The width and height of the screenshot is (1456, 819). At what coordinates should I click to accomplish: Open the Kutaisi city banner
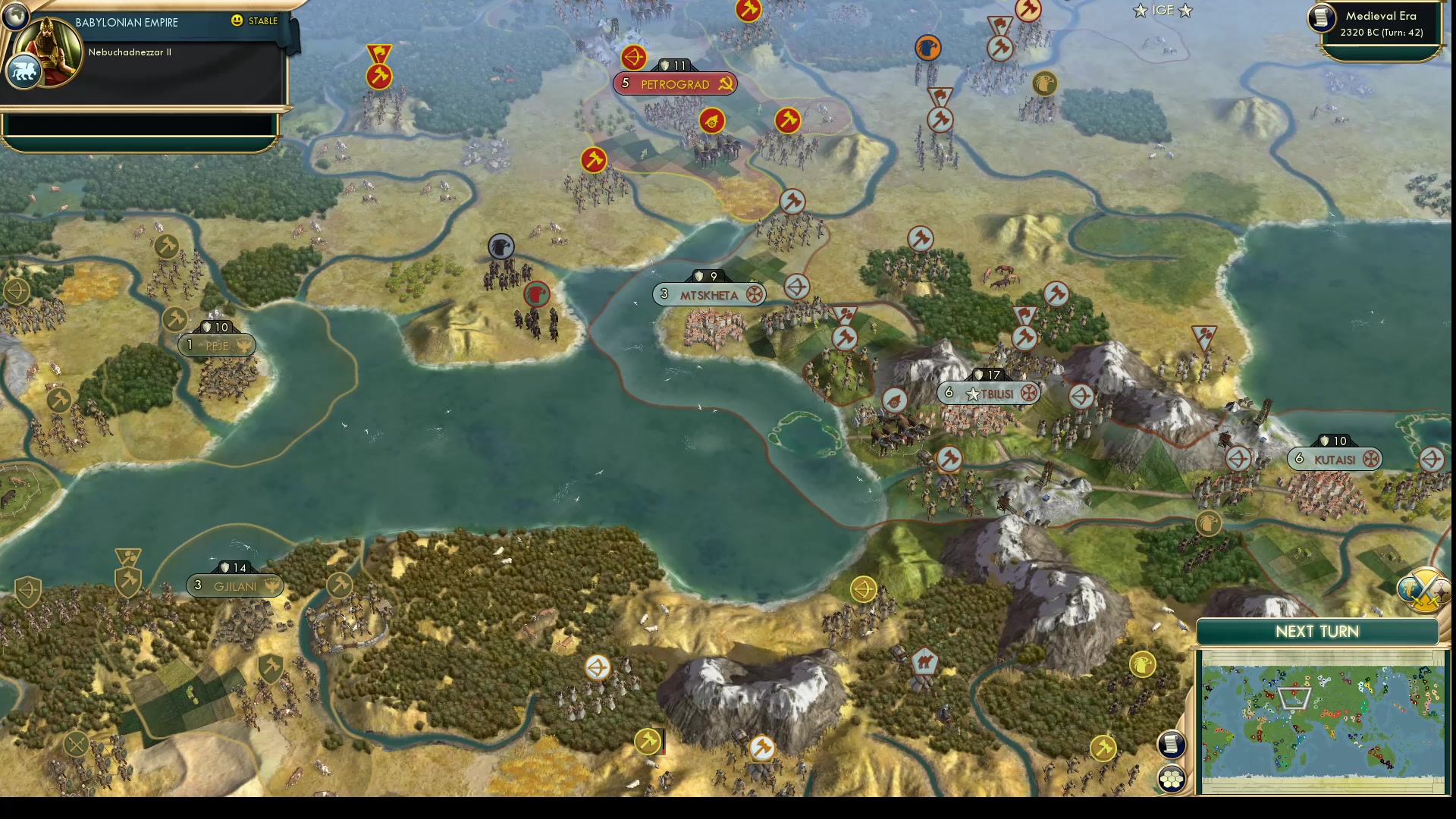coord(1335,458)
